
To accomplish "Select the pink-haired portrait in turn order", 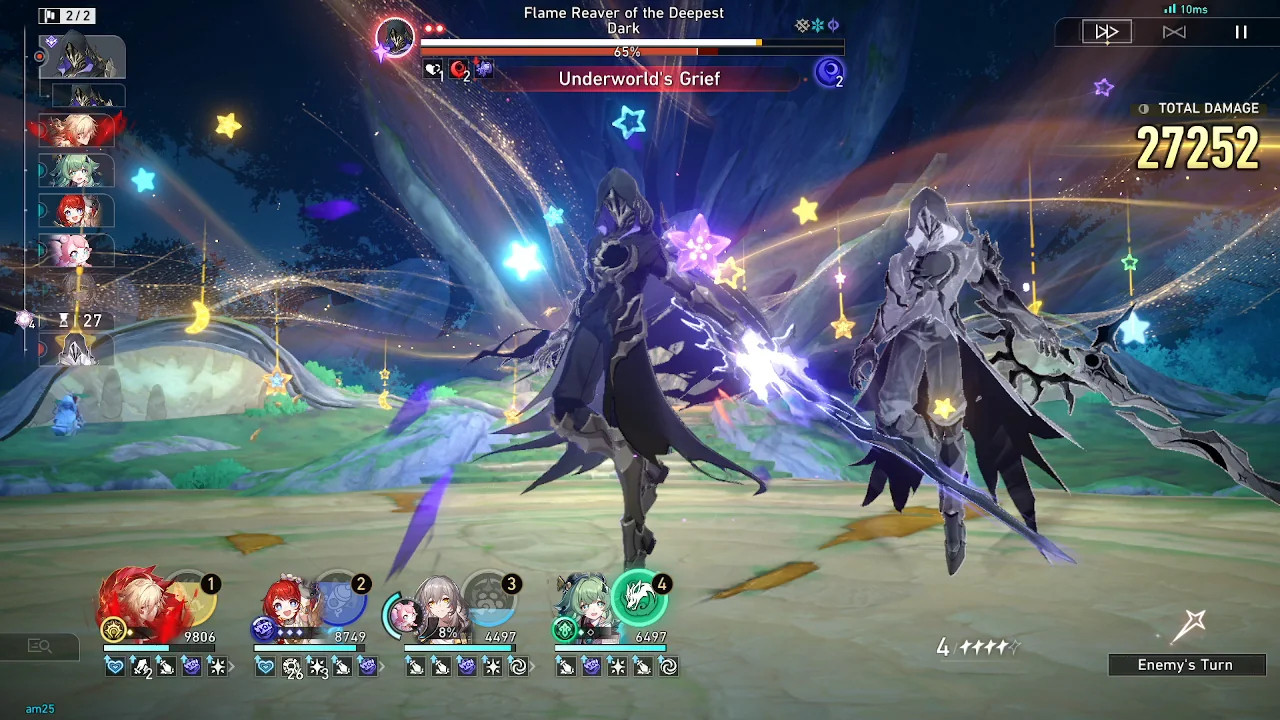I will [x=77, y=250].
